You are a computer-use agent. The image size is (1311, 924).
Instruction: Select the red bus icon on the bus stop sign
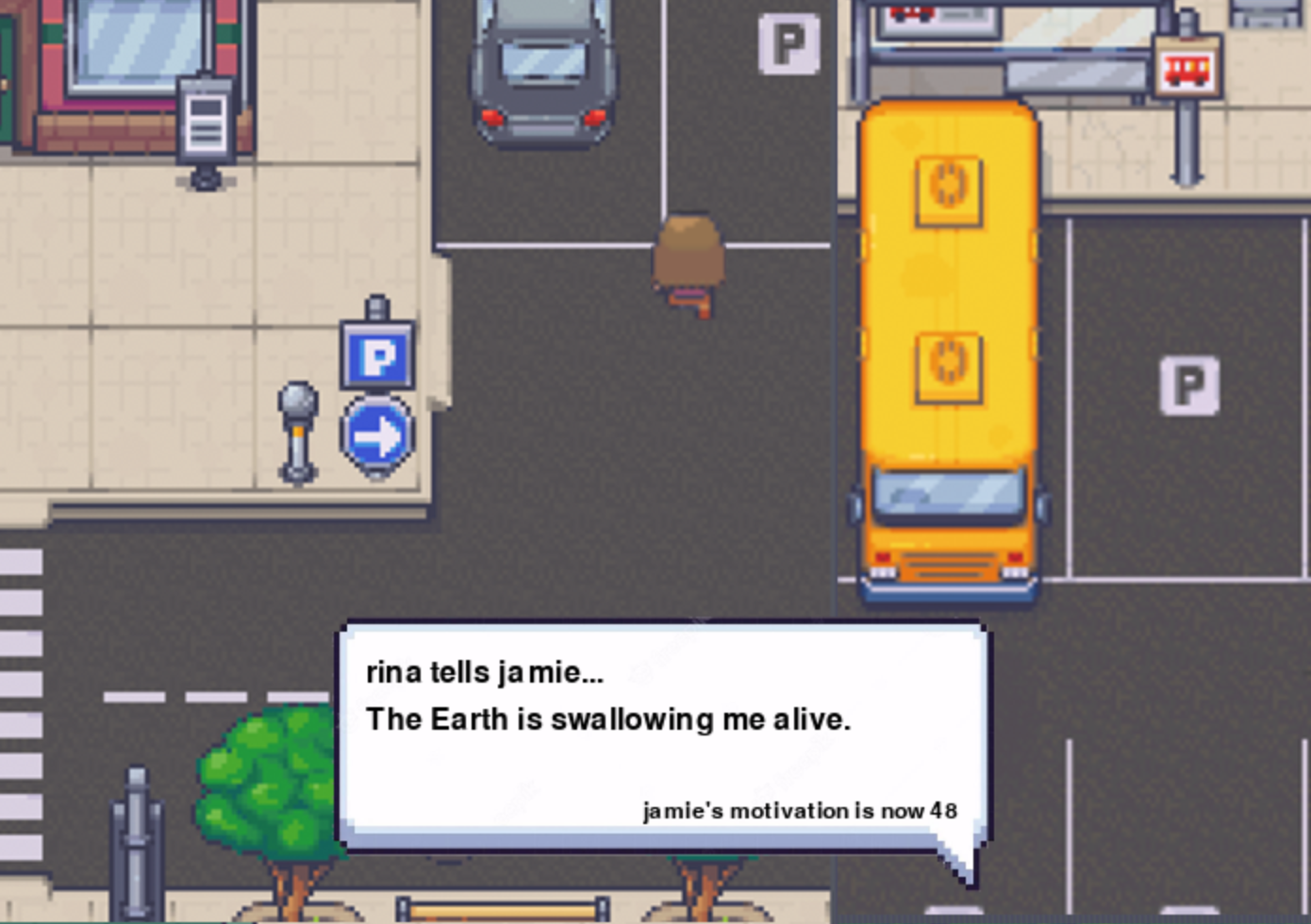pyautogui.click(x=1187, y=68)
